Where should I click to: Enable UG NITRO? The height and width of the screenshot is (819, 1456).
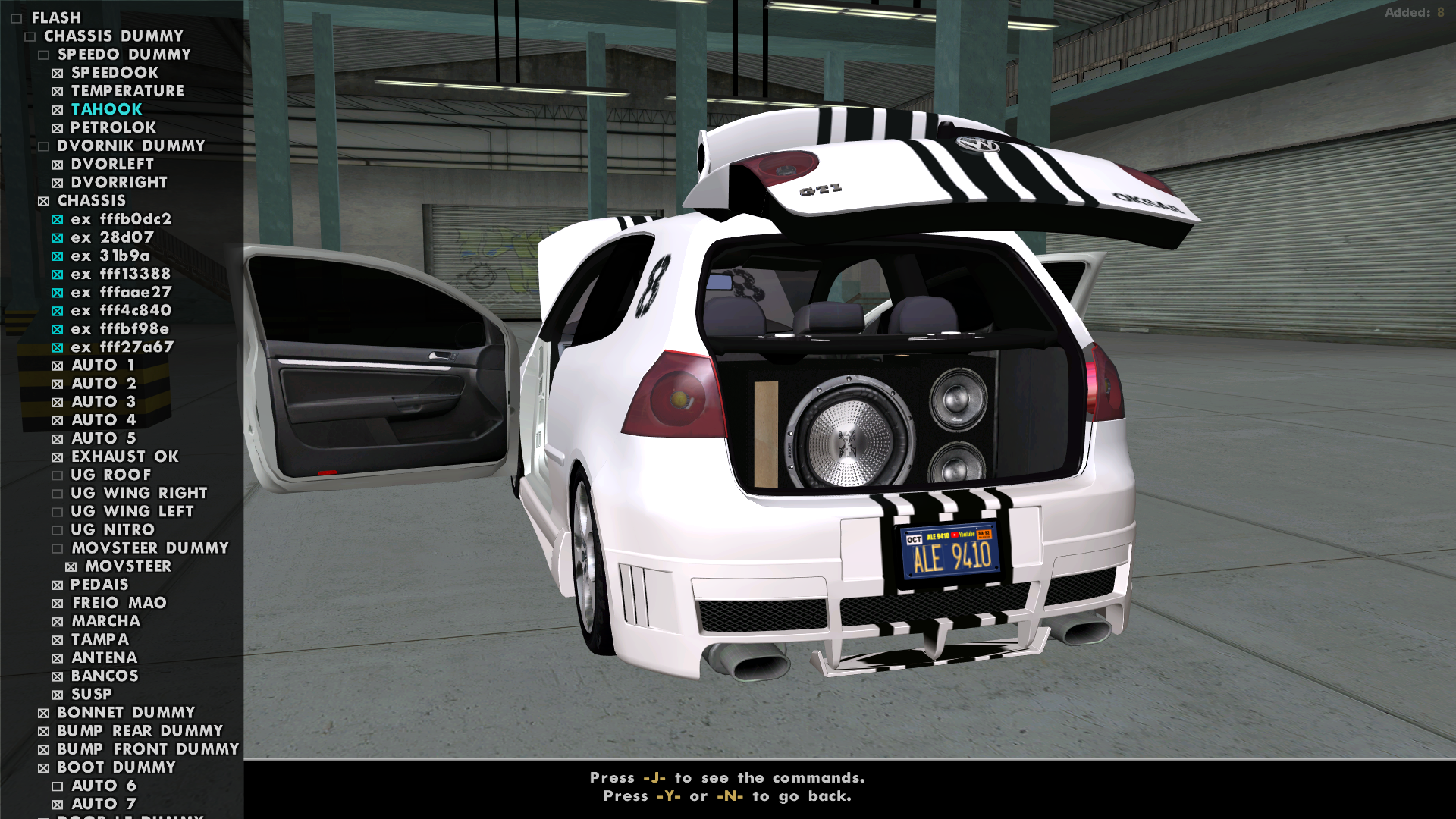[x=59, y=529]
